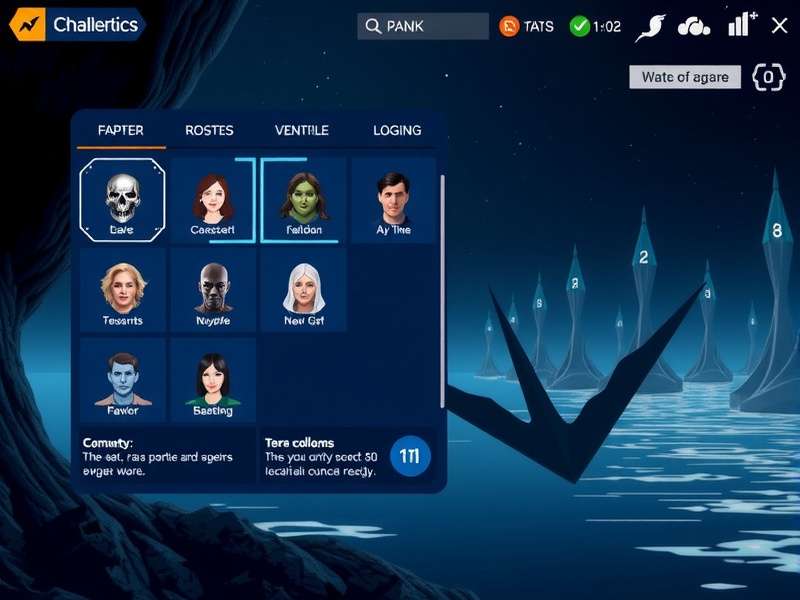Open the bar chart stats icon
This screenshot has height=600, width=800.
[x=741, y=26]
